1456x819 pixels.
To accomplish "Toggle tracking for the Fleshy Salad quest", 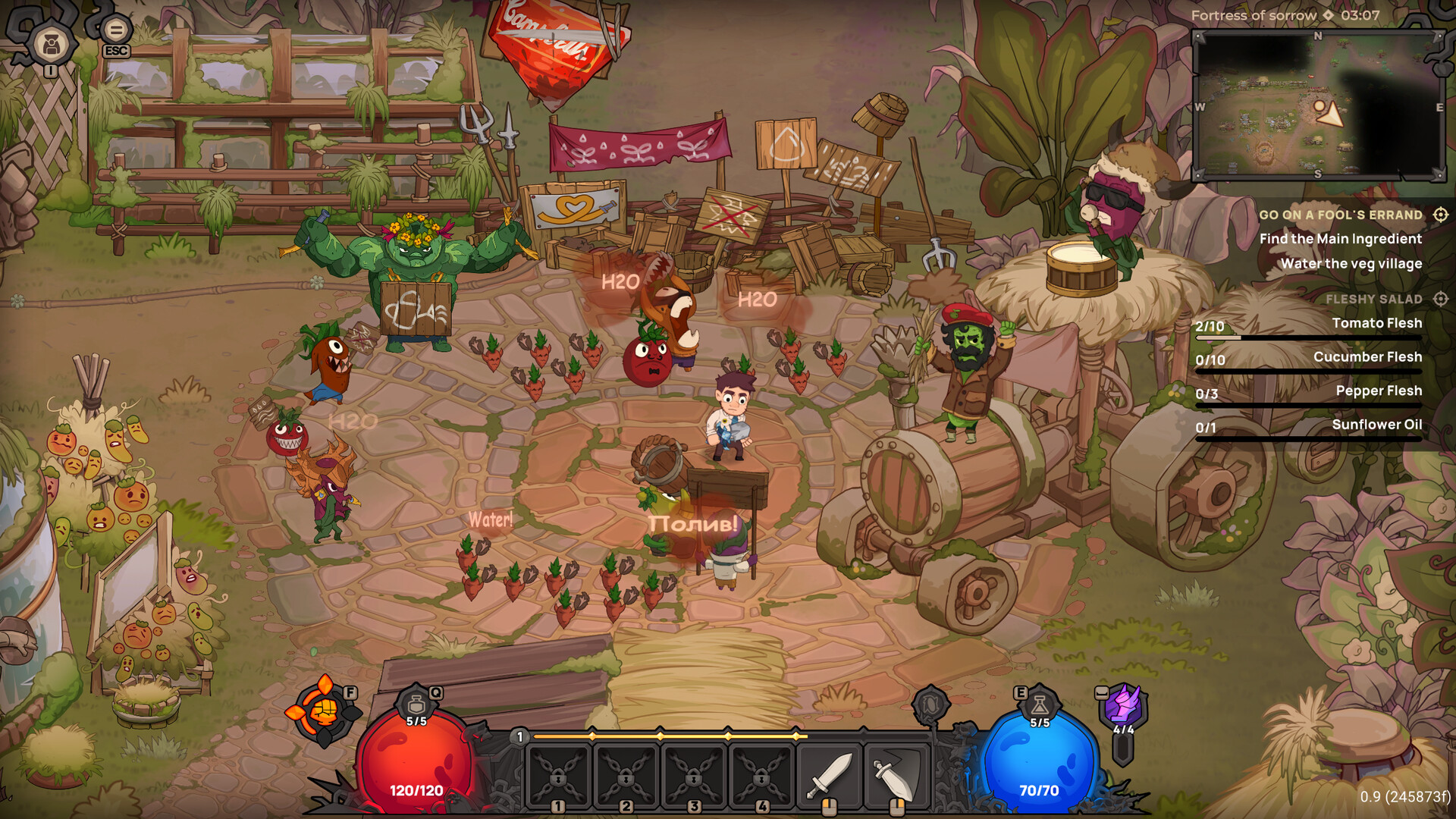I will coord(1440,299).
